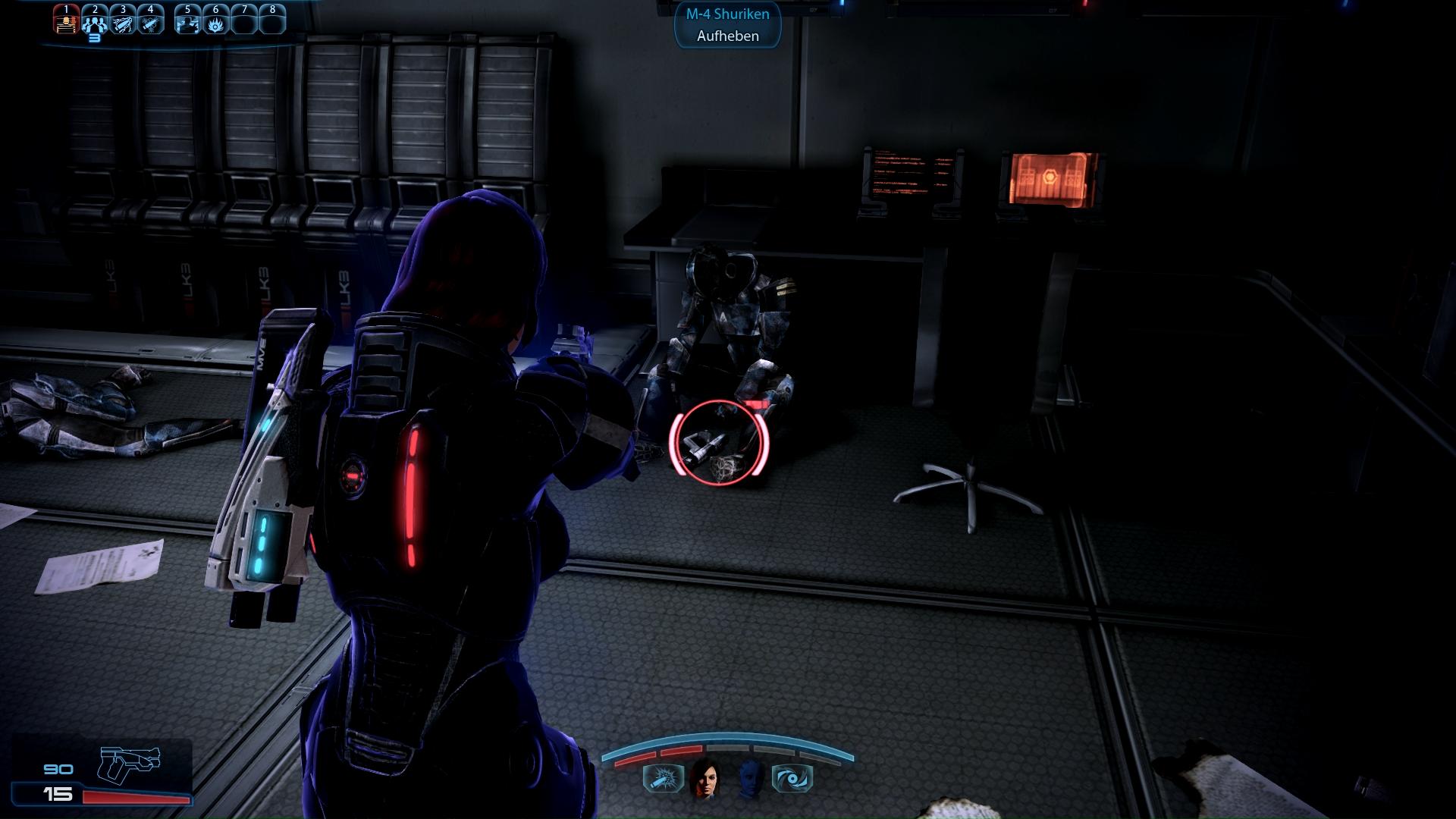Activate the flame burst power in slot 6
Screen dimensions: 1456x819
click(x=215, y=21)
